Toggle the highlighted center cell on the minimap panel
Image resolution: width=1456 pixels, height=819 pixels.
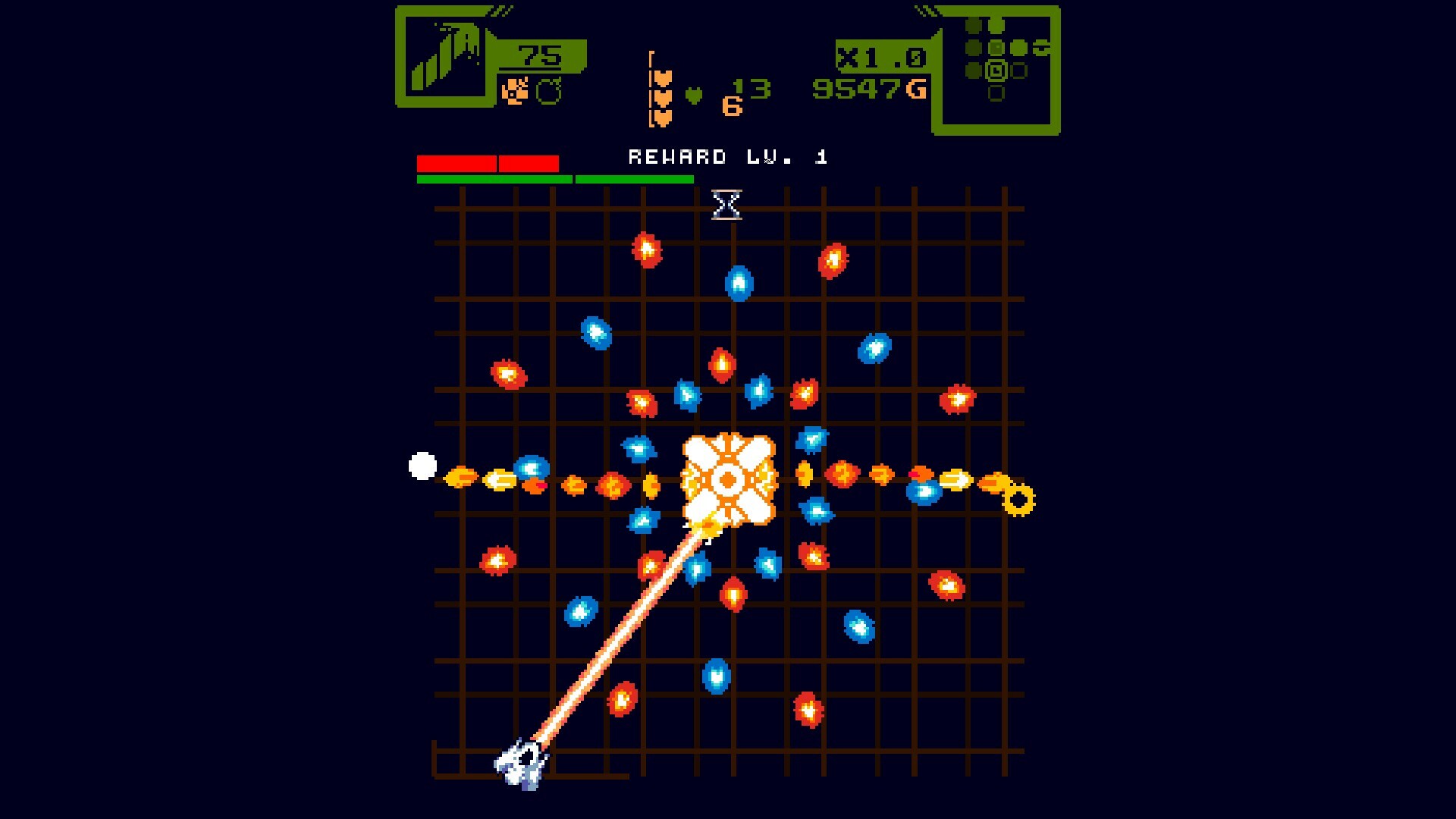click(x=996, y=71)
